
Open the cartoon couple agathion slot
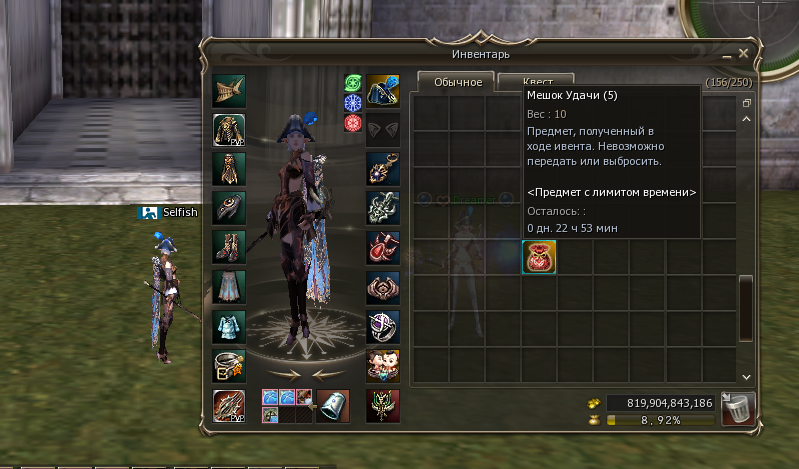(383, 367)
